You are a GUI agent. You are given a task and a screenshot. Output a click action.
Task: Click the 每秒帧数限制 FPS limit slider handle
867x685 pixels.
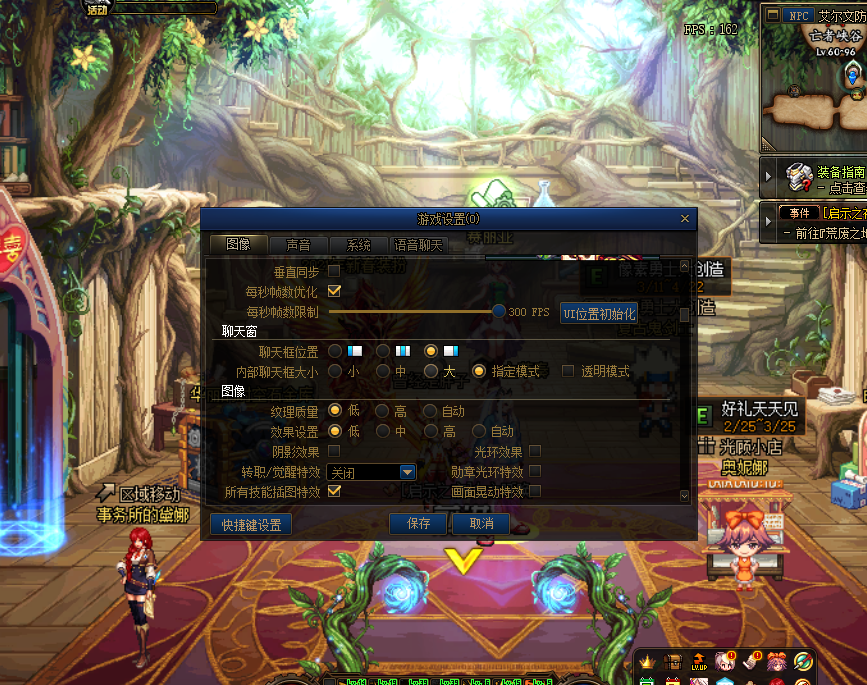(x=499, y=312)
